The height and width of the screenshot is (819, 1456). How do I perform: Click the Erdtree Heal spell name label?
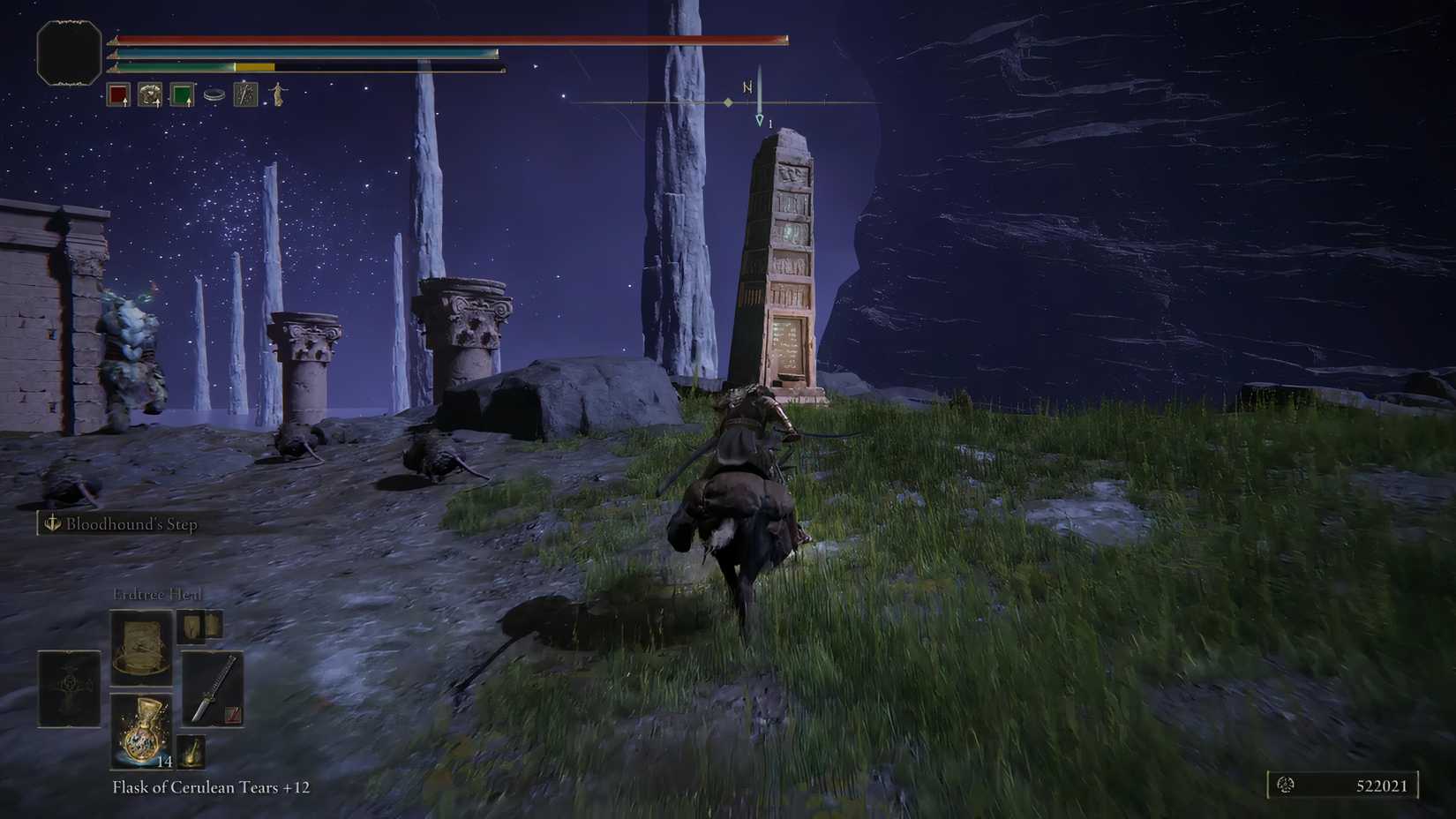(x=159, y=594)
